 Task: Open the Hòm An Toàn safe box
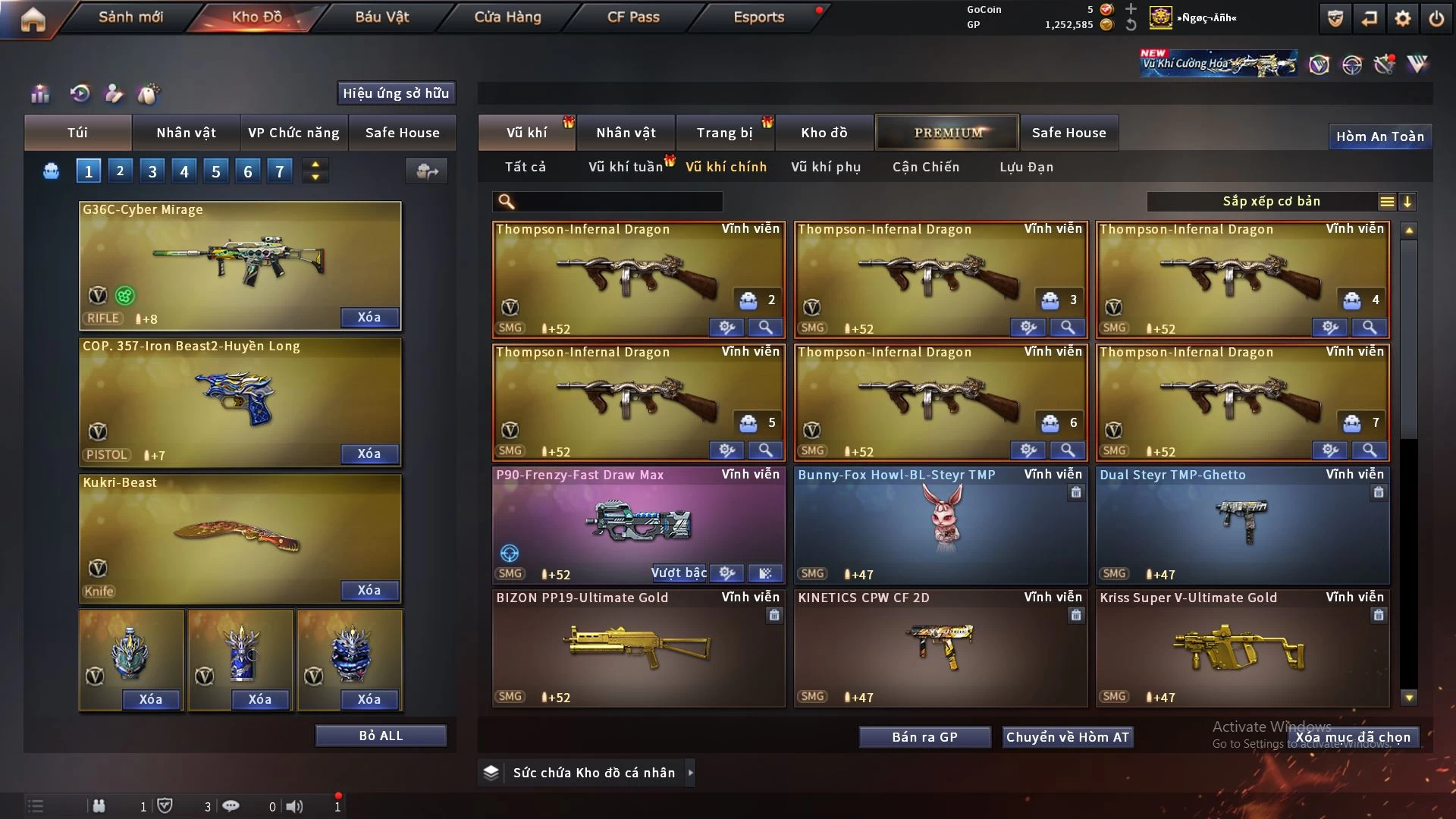pos(1379,136)
